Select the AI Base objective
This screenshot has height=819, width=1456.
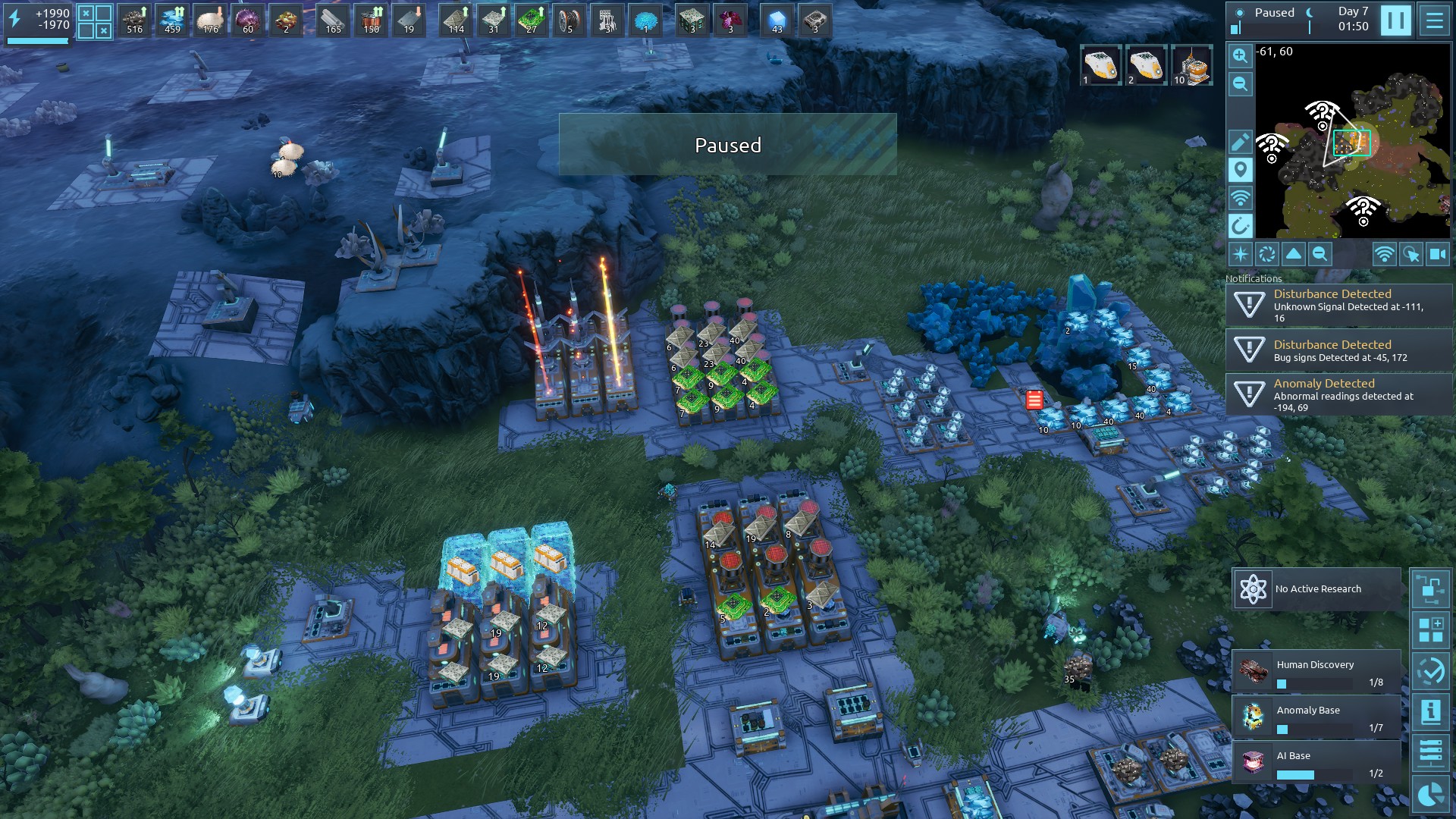tap(1316, 763)
